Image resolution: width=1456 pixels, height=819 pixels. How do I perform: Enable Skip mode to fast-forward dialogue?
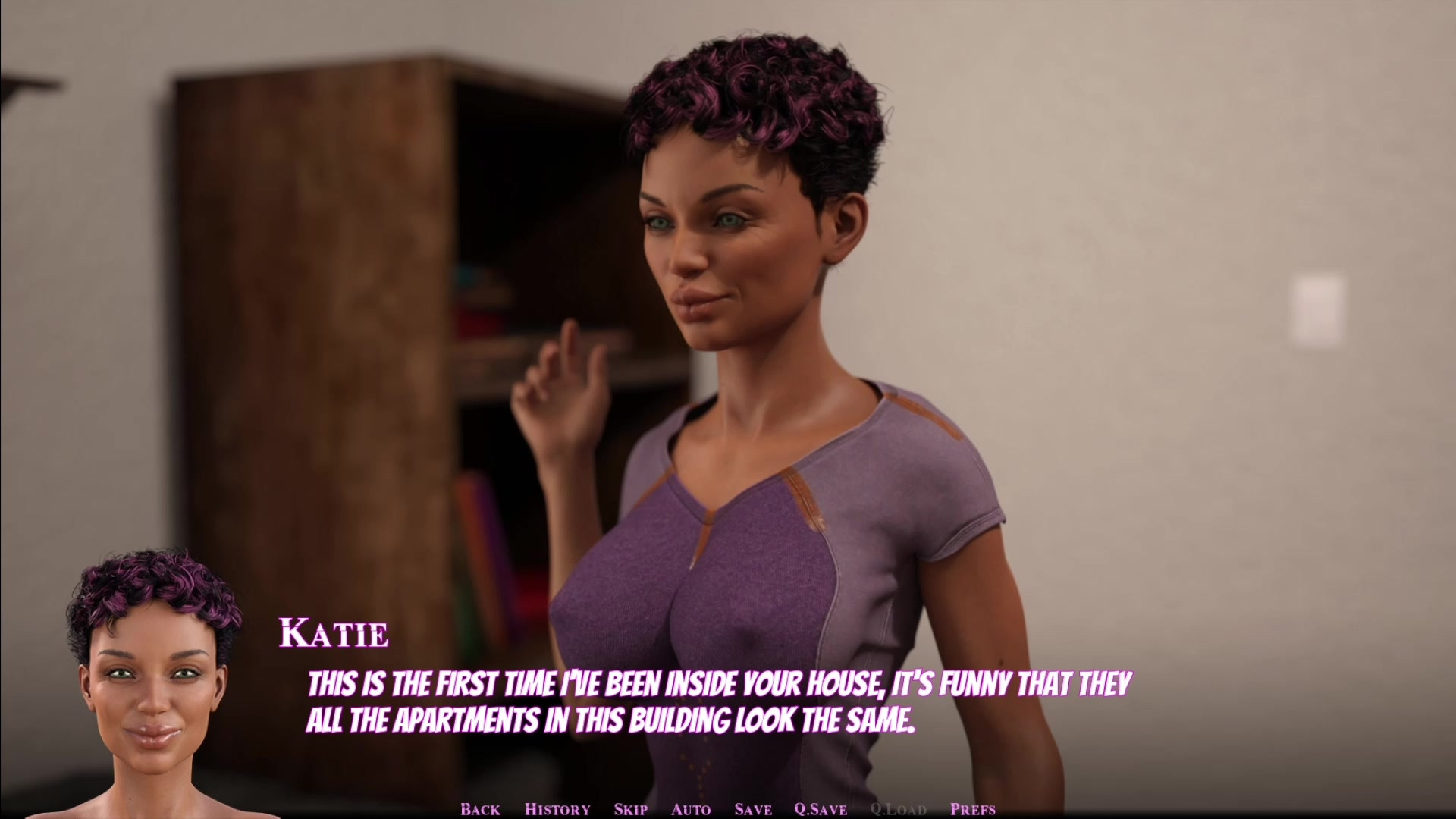(629, 808)
